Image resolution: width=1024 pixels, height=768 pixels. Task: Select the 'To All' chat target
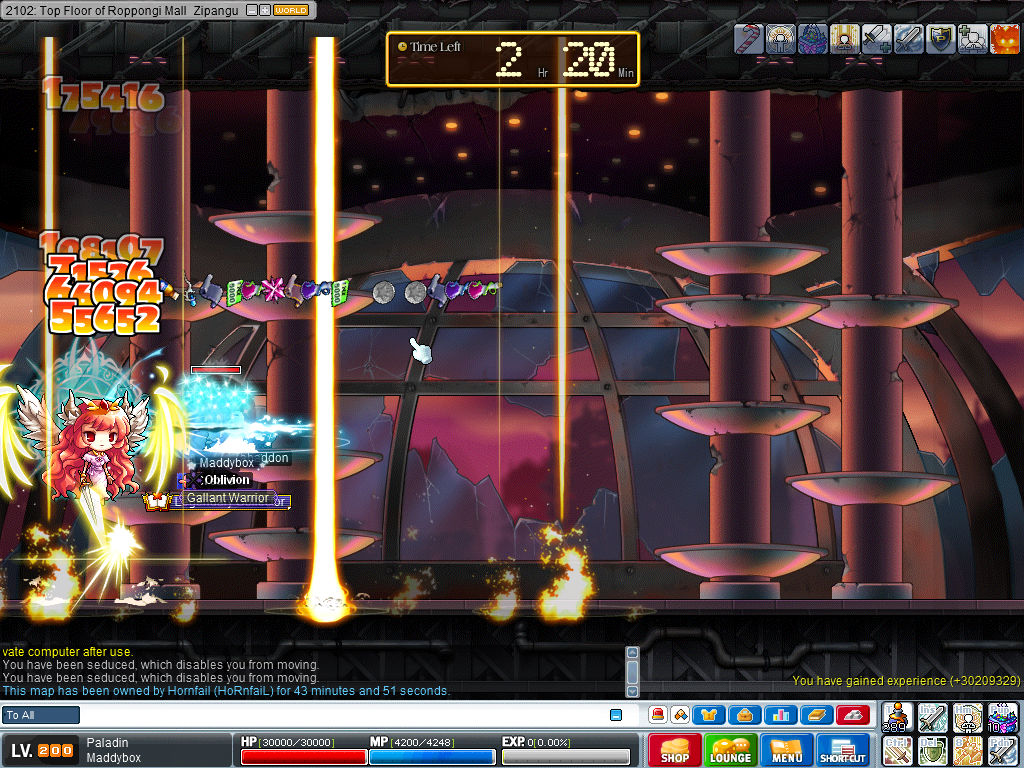[x=41, y=715]
